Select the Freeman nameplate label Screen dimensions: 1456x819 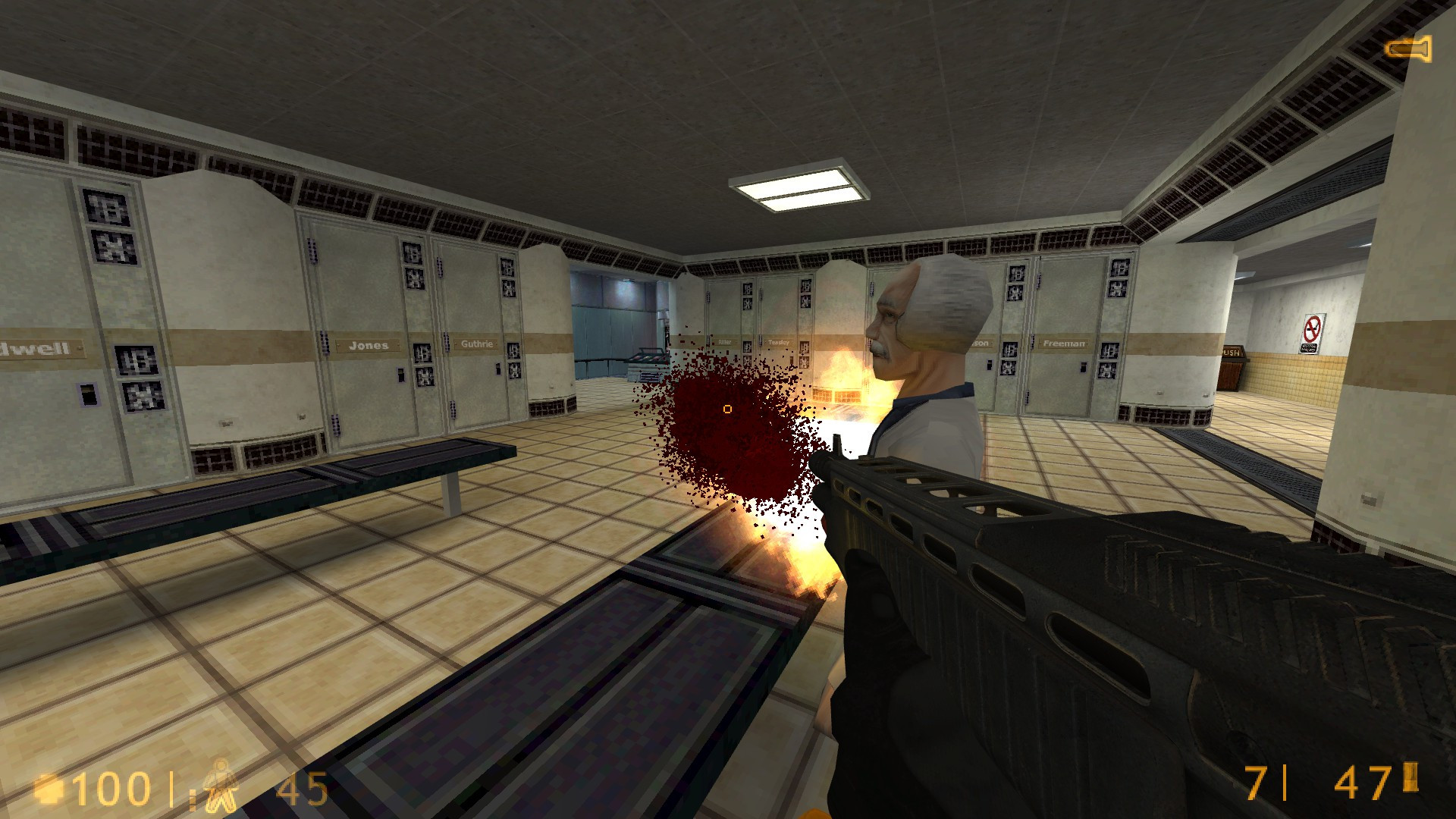pos(1064,344)
